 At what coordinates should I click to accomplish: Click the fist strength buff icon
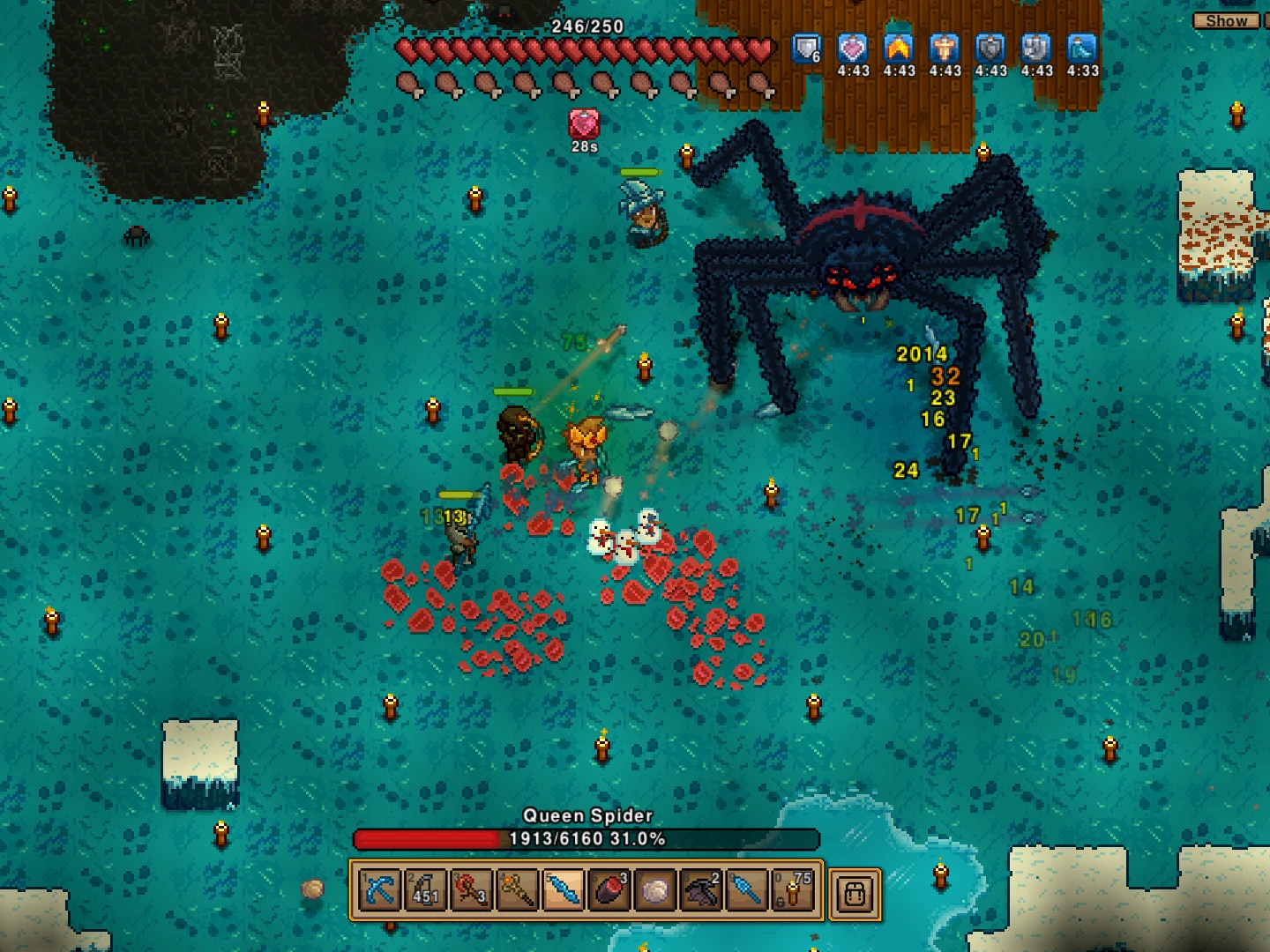click(x=1036, y=48)
